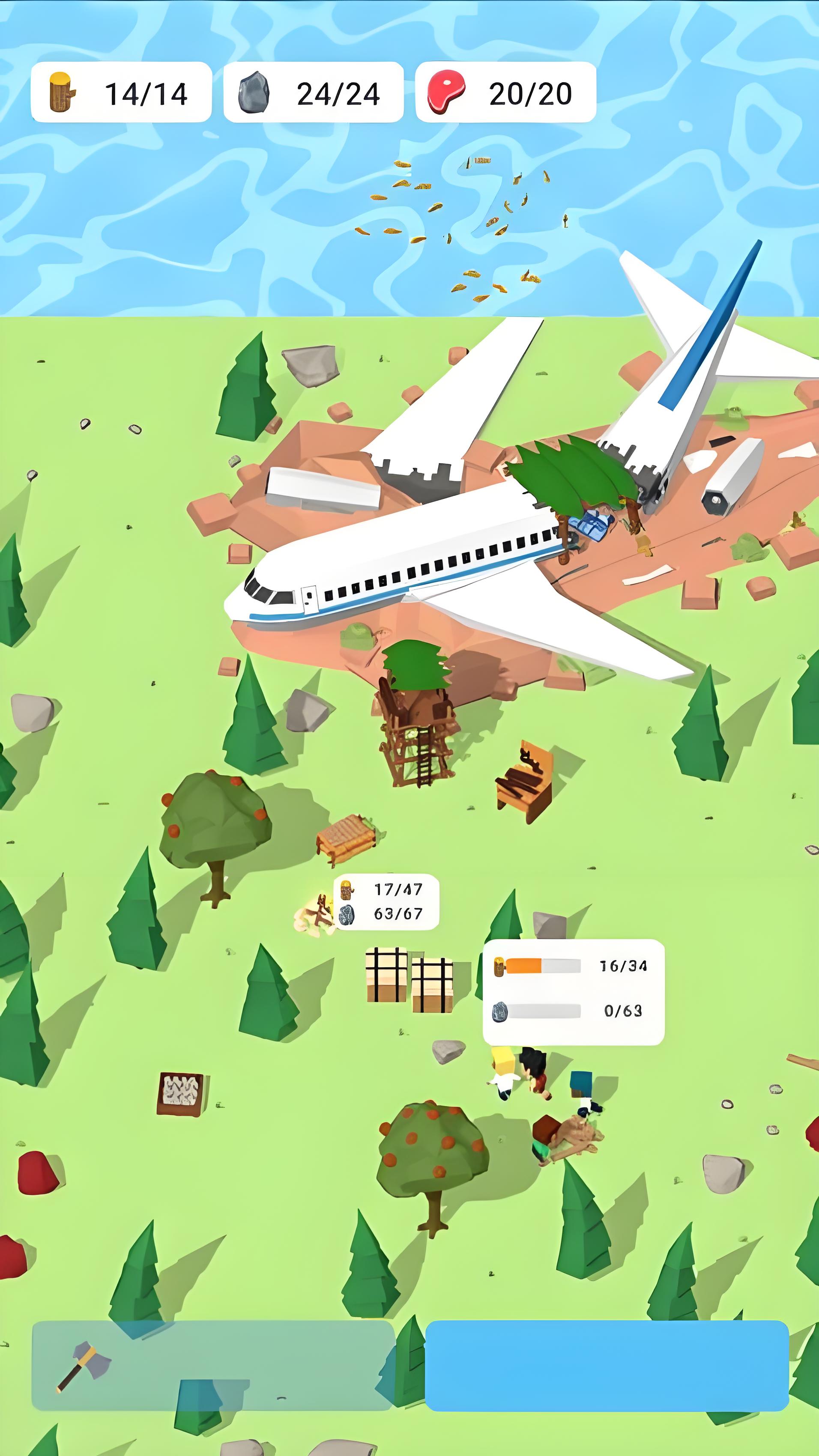Tap the translucent axe button

212,1366
